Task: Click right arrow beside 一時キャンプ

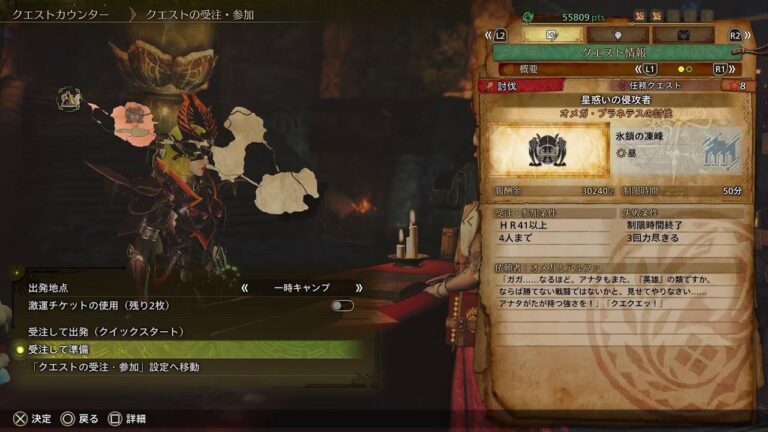Action: (x=358, y=287)
